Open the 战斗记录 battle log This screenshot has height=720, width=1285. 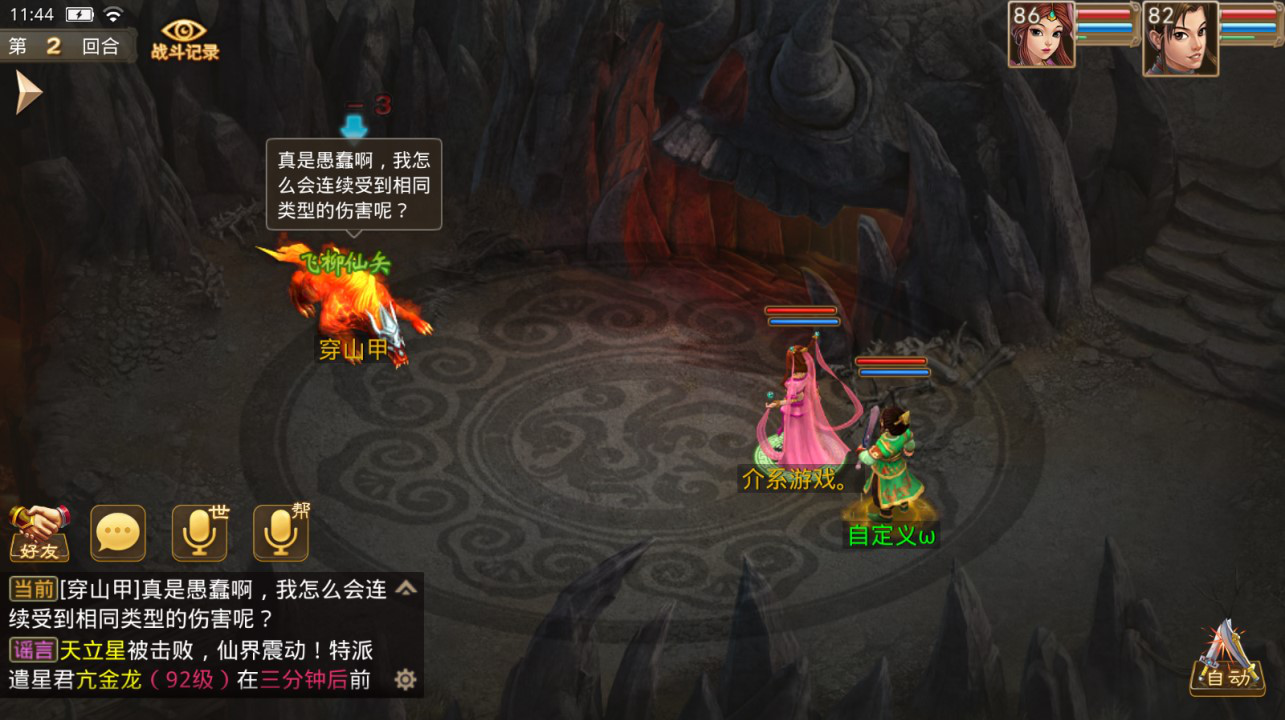[185, 38]
